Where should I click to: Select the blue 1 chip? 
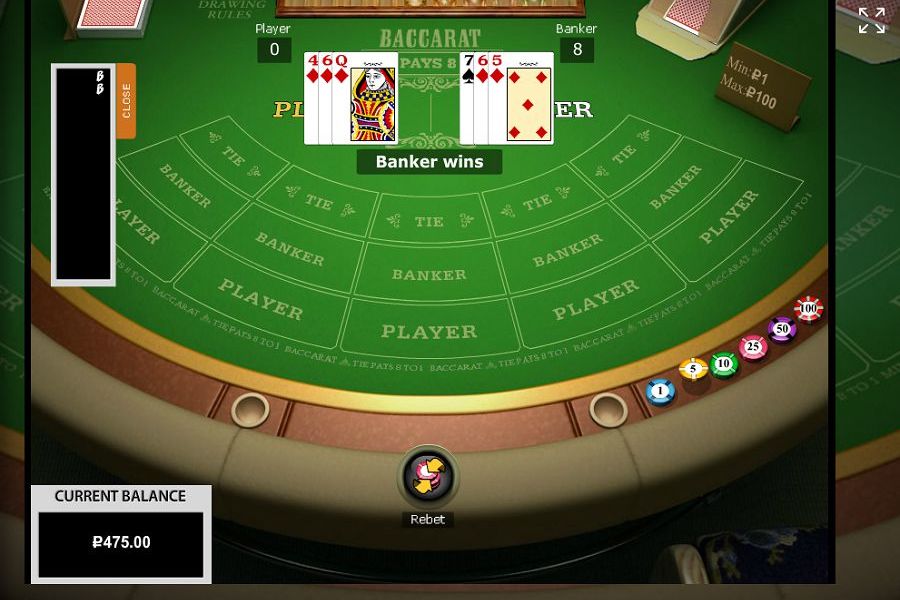[x=660, y=391]
